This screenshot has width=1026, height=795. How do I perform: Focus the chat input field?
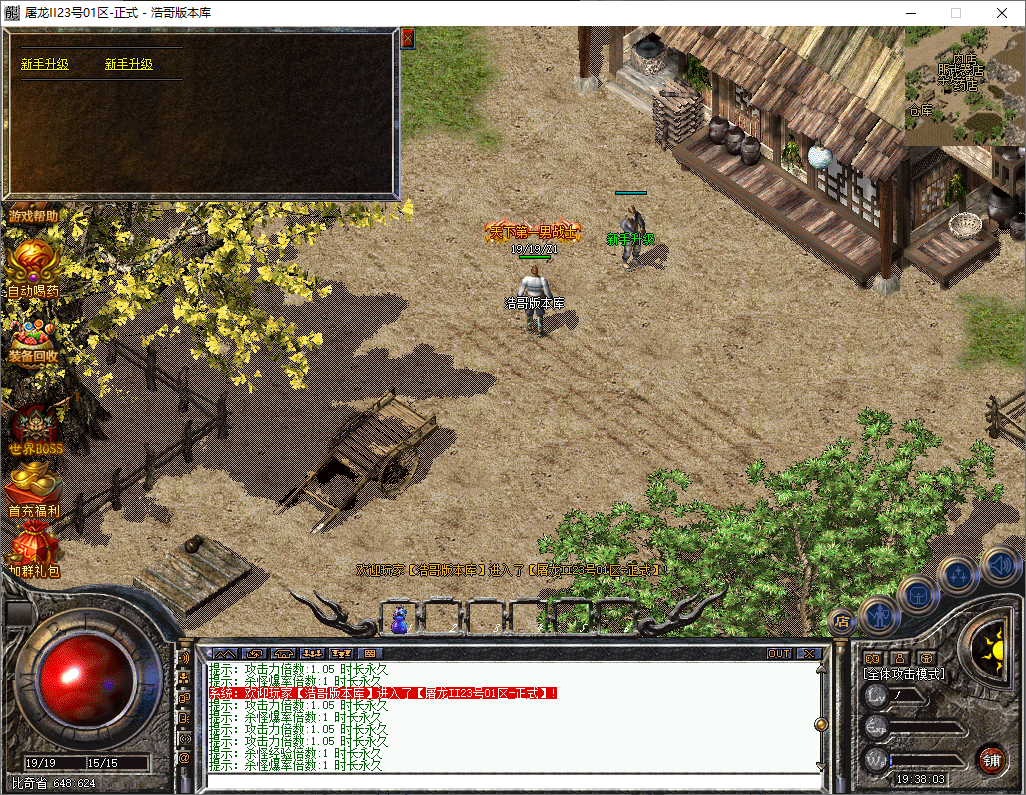[x=510, y=781]
